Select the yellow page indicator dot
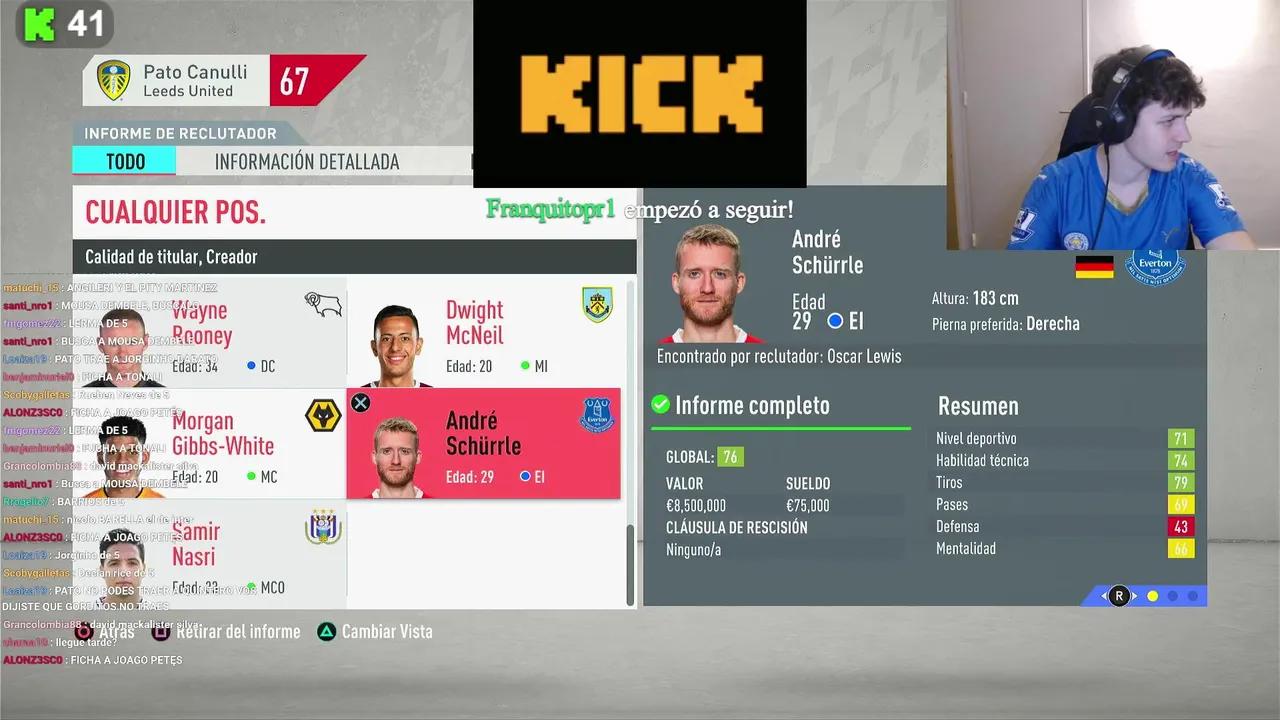Viewport: 1280px width, 720px height. pyautogui.click(x=1152, y=596)
